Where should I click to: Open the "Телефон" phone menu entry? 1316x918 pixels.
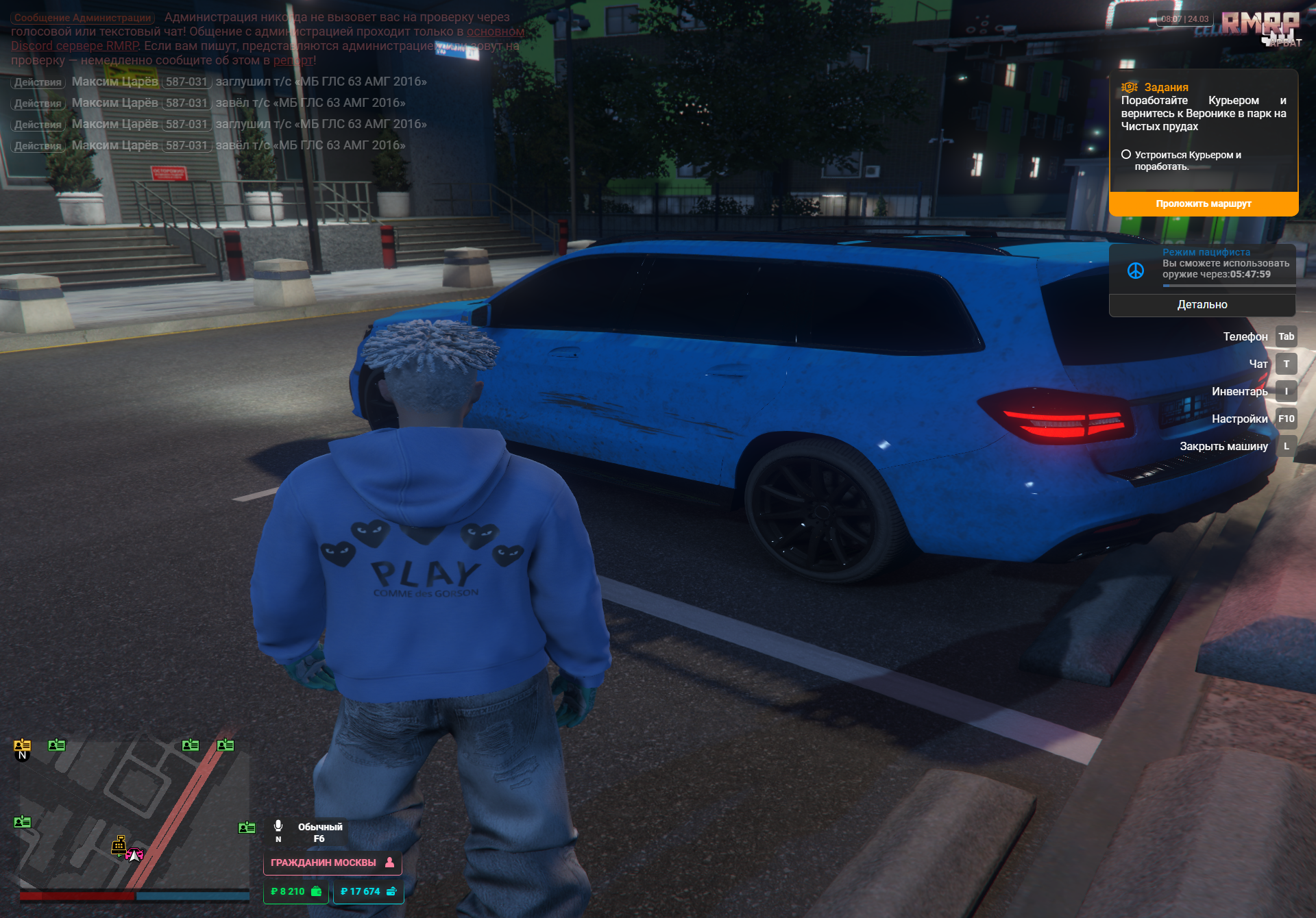(x=1245, y=336)
